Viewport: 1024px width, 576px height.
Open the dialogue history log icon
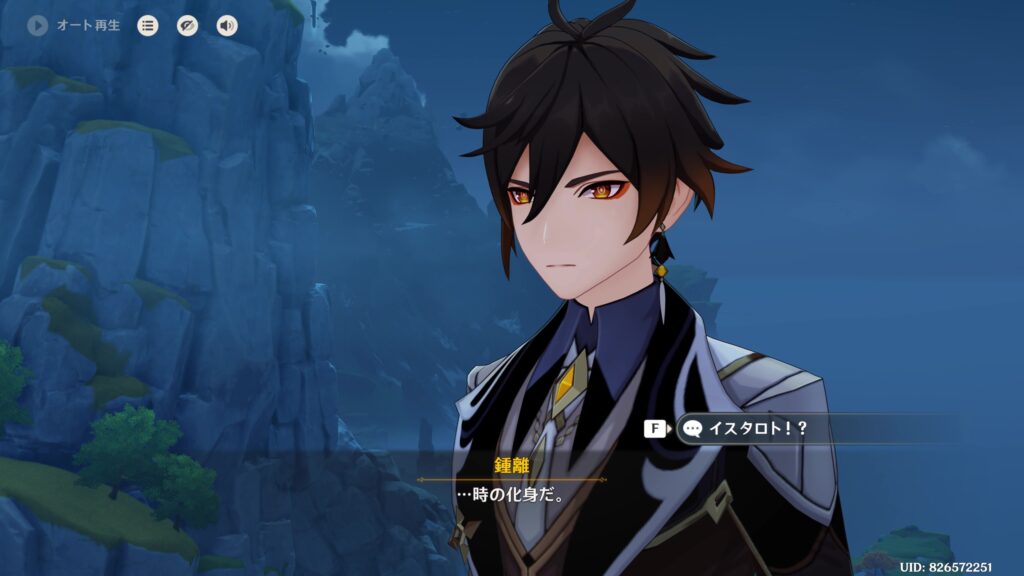(148, 26)
